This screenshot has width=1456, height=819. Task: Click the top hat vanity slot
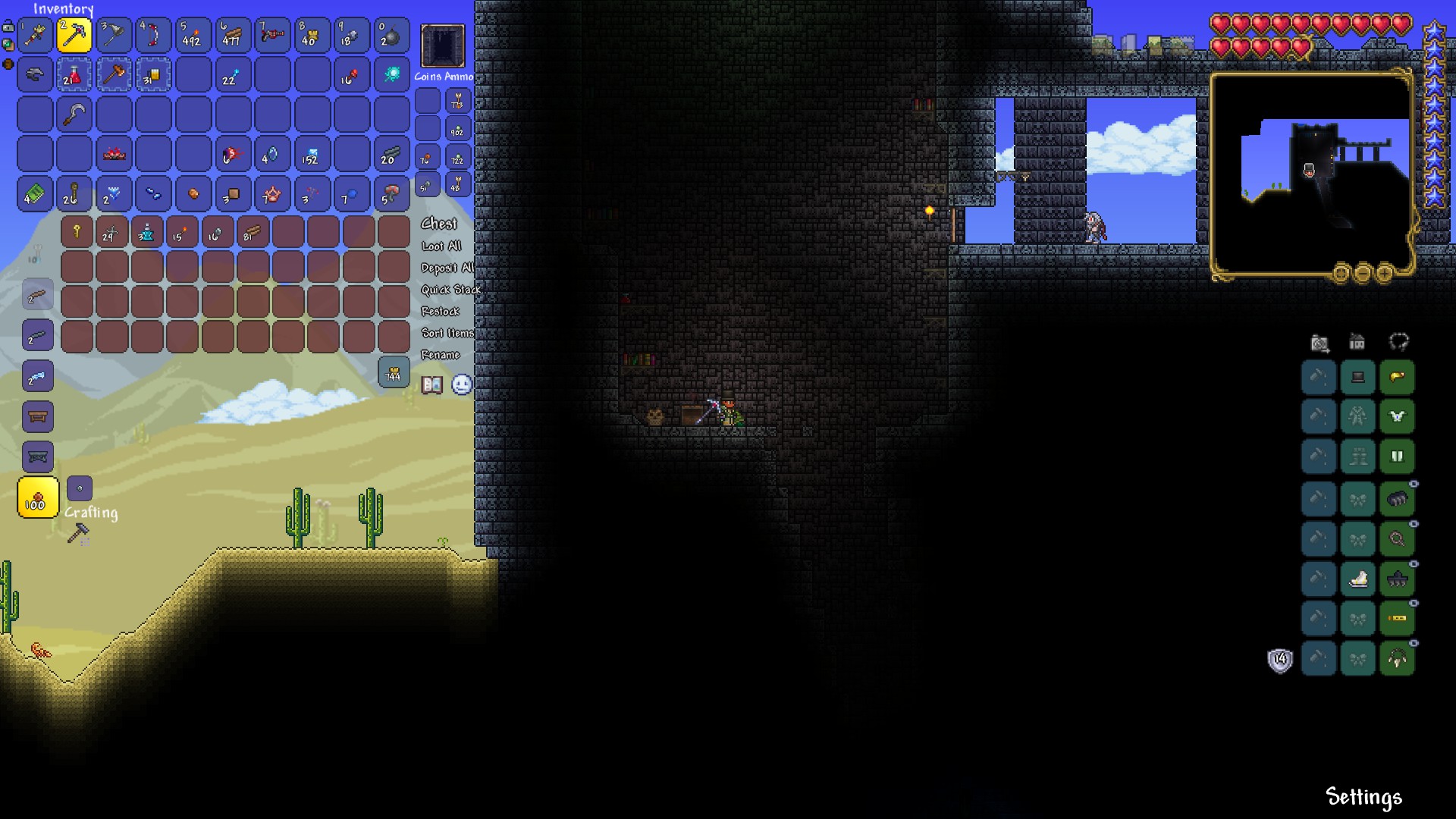(x=1357, y=377)
